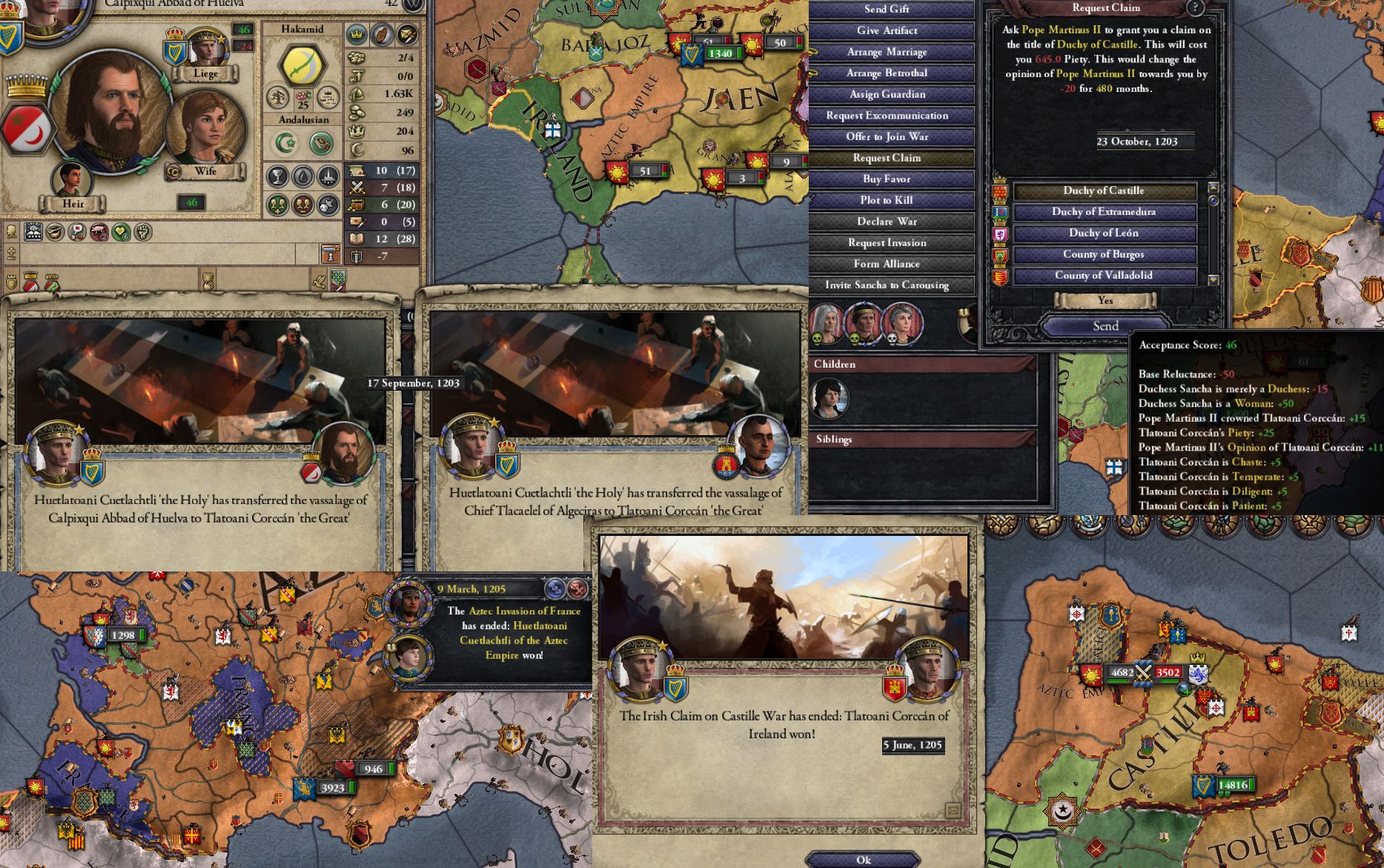
Task: Click Ok on the Irish Claim war popup
Action: [x=862, y=860]
